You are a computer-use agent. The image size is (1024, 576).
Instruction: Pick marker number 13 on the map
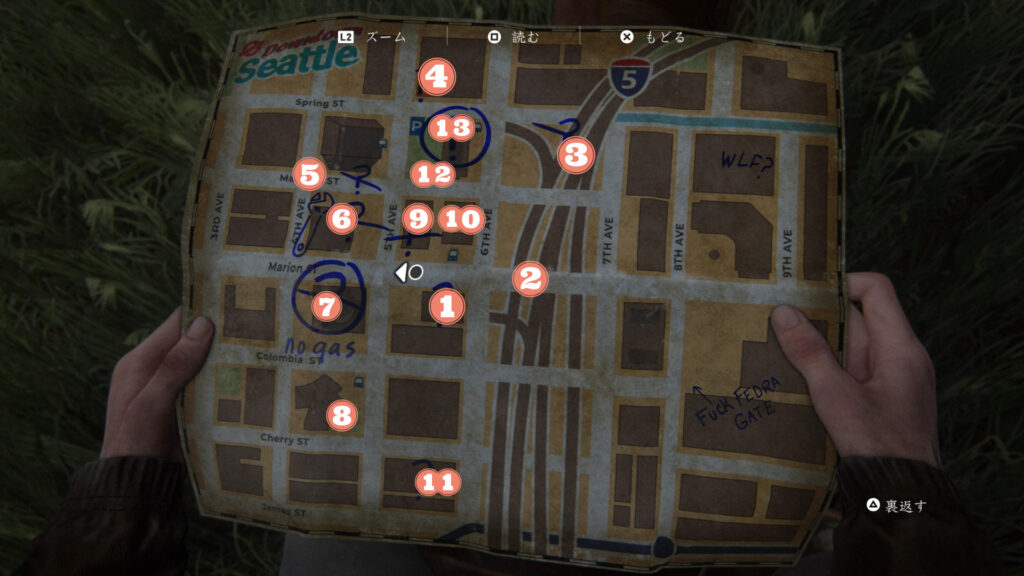pyautogui.click(x=451, y=128)
